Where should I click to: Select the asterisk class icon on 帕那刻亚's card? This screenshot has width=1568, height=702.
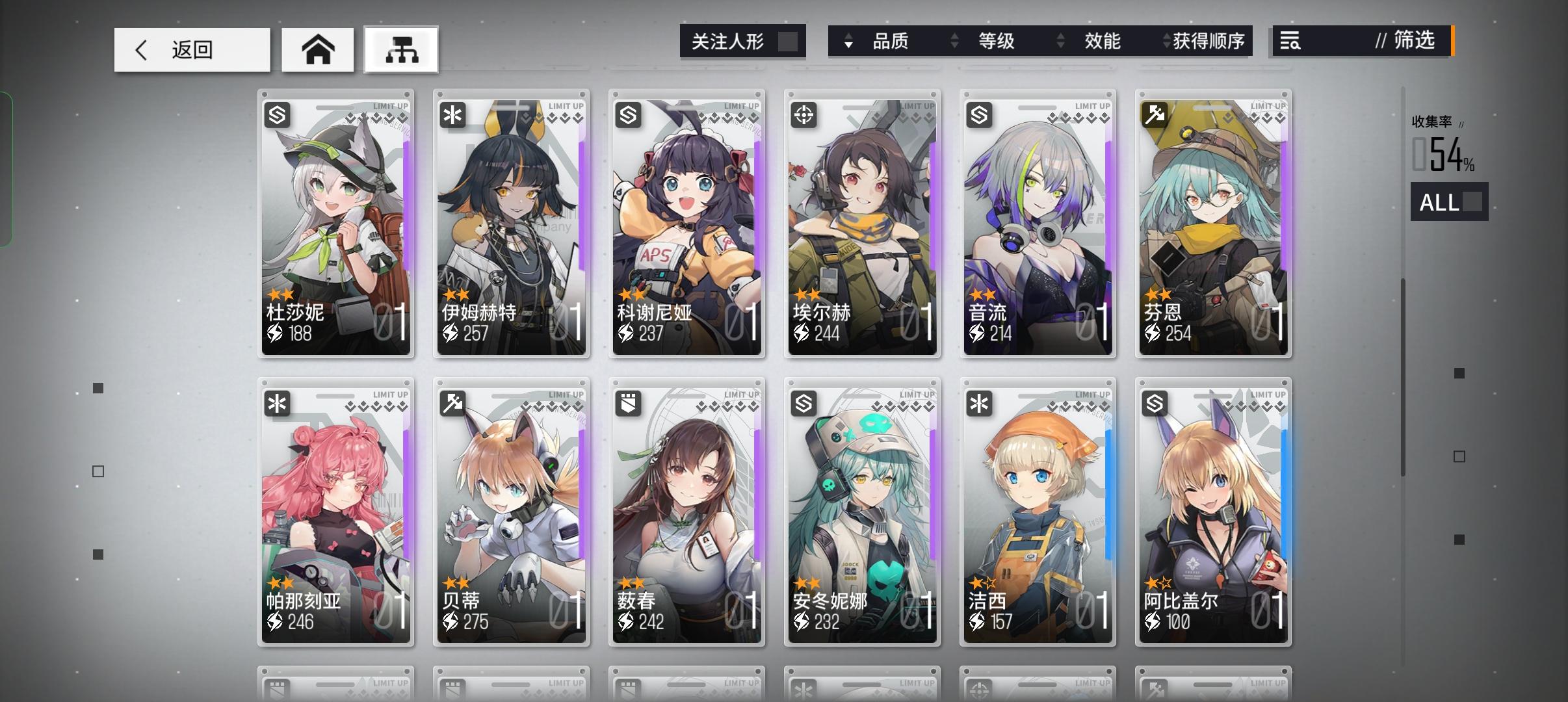(278, 404)
